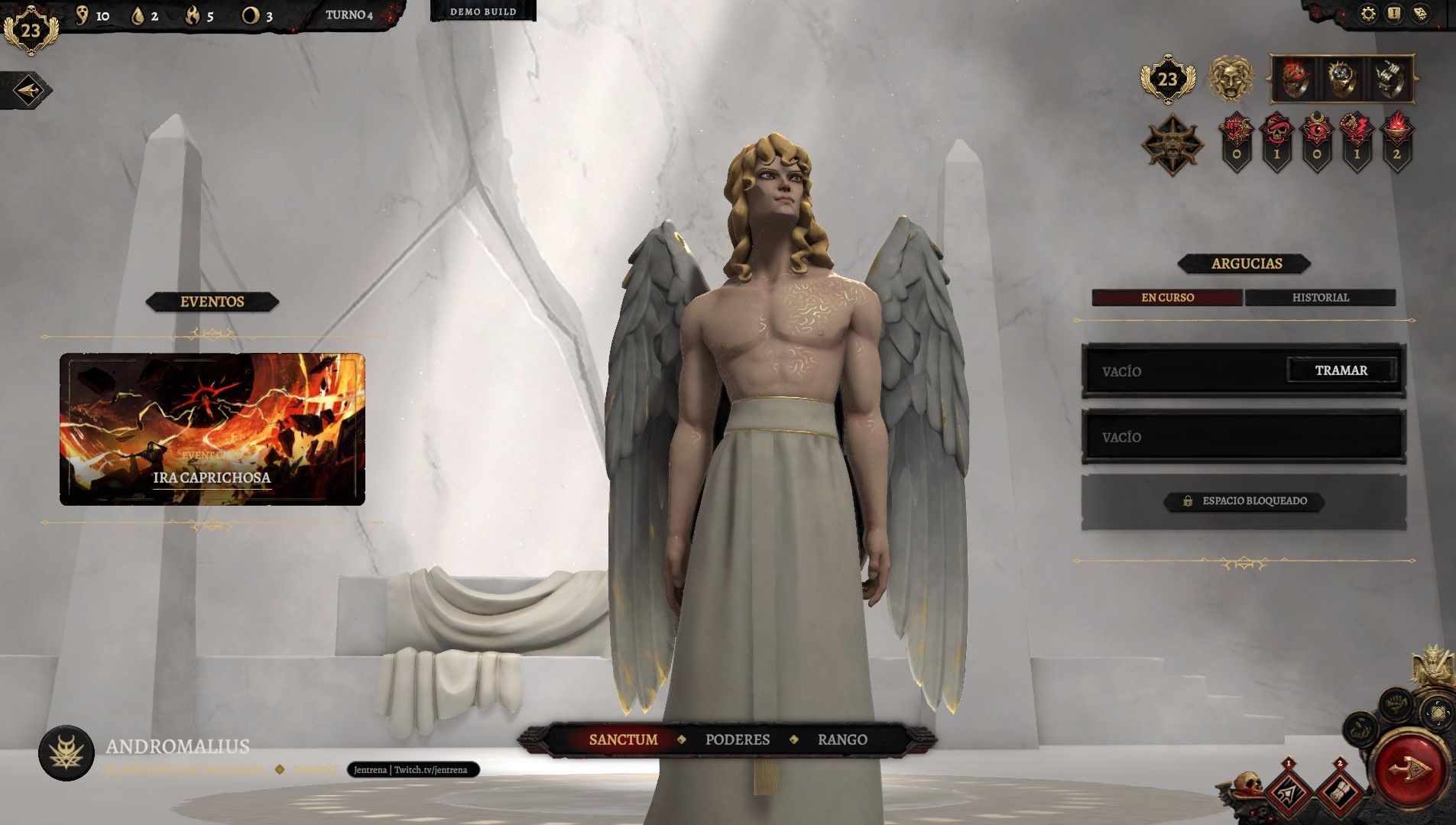Image resolution: width=1456 pixels, height=825 pixels.
Task: Select the Sanctum tab
Action: [623, 739]
